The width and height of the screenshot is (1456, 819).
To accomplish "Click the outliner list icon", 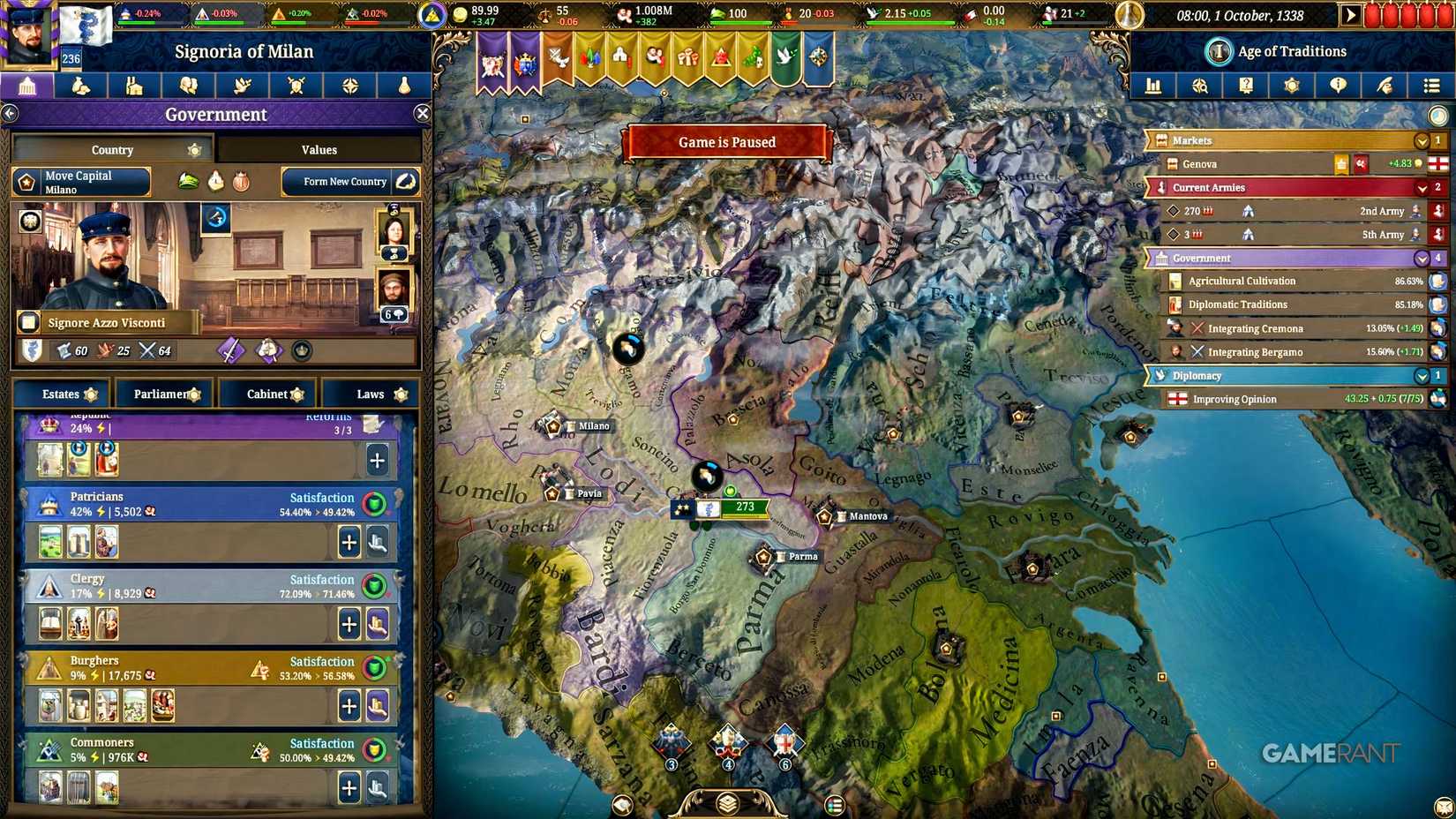I will [x=1431, y=86].
